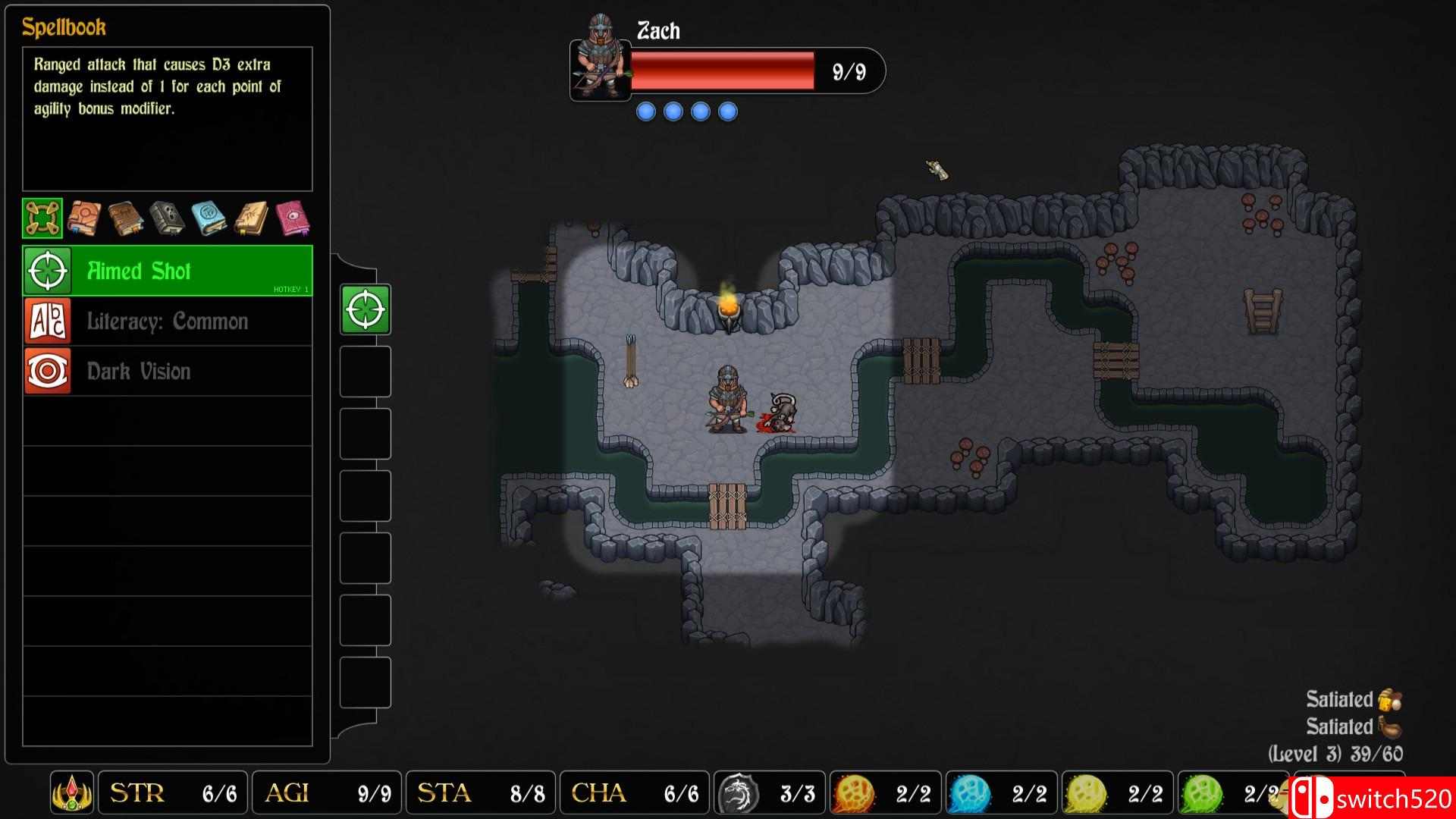
Task: Select the orange fireball resource orb
Action: tap(853, 793)
